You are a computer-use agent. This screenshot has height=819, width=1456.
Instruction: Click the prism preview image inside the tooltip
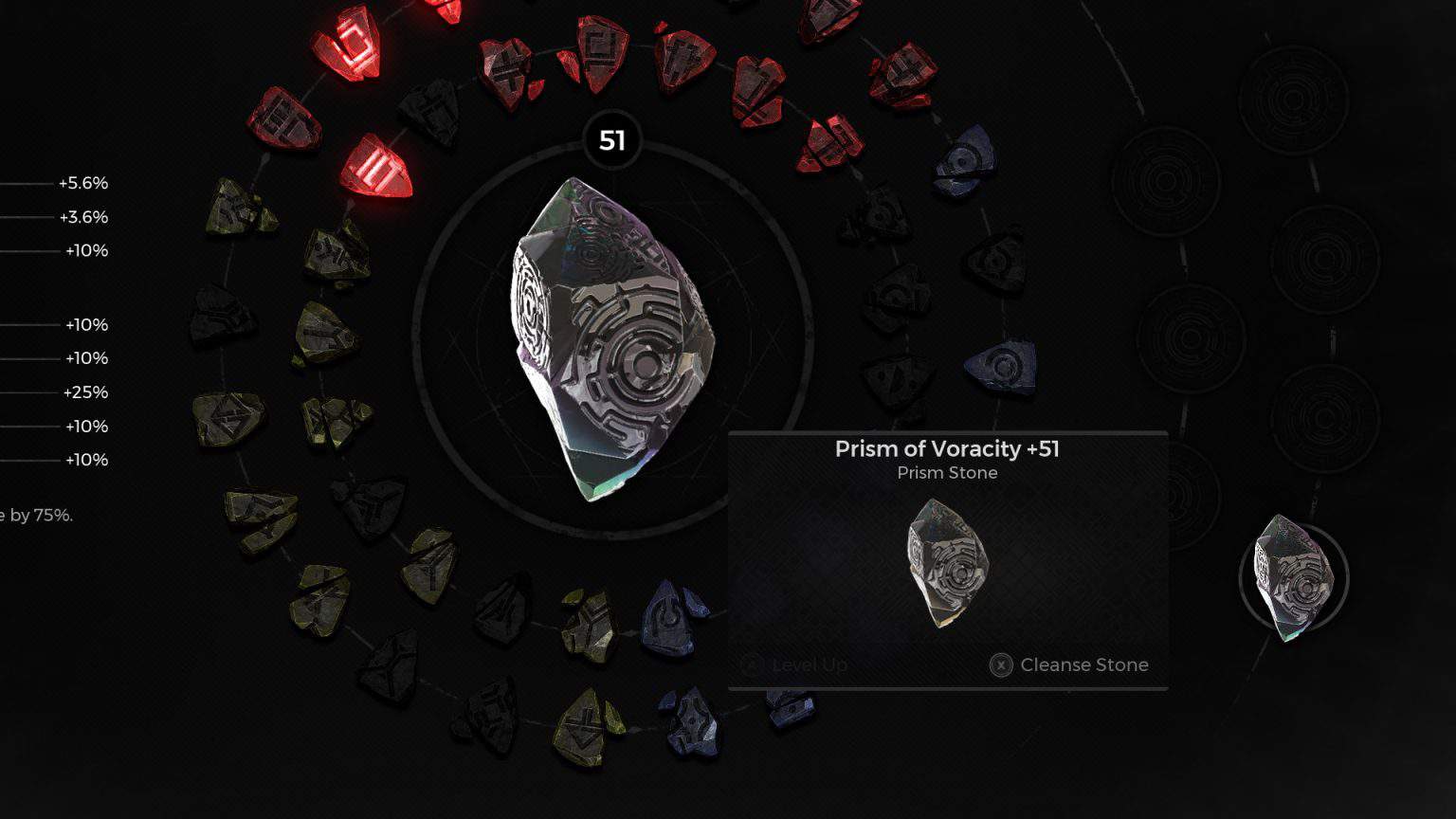pyautogui.click(x=946, y=566)
